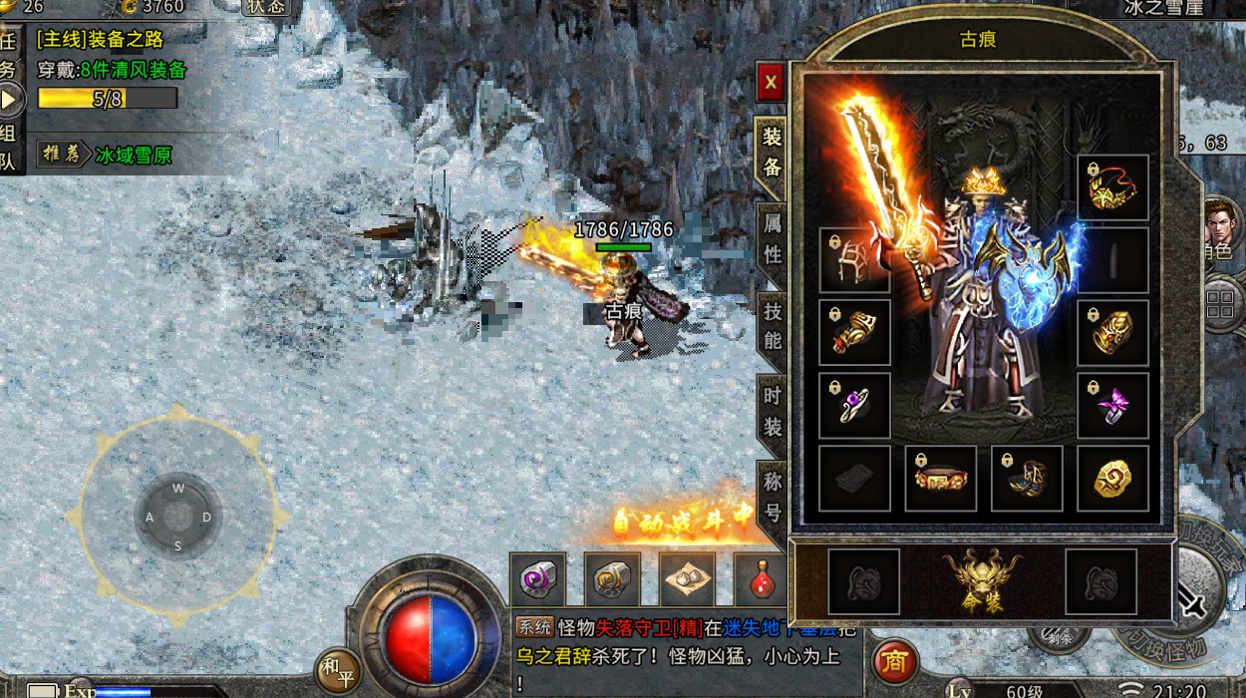Image resolution: width=1246 pixels, height=698 pixels.
Task: Expand the side panel arrow button
Action: 10,99
